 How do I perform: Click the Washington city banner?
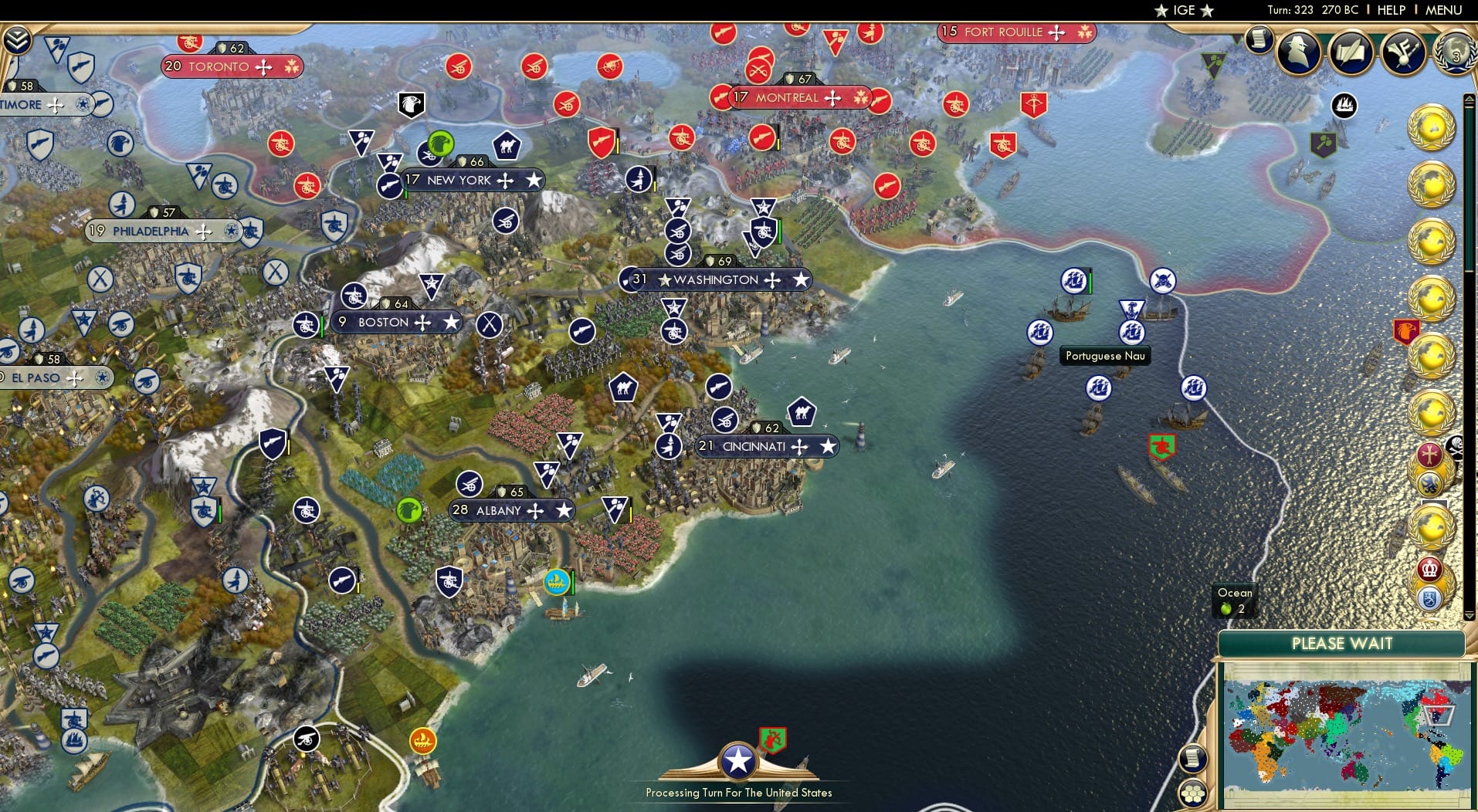point(717,279)
